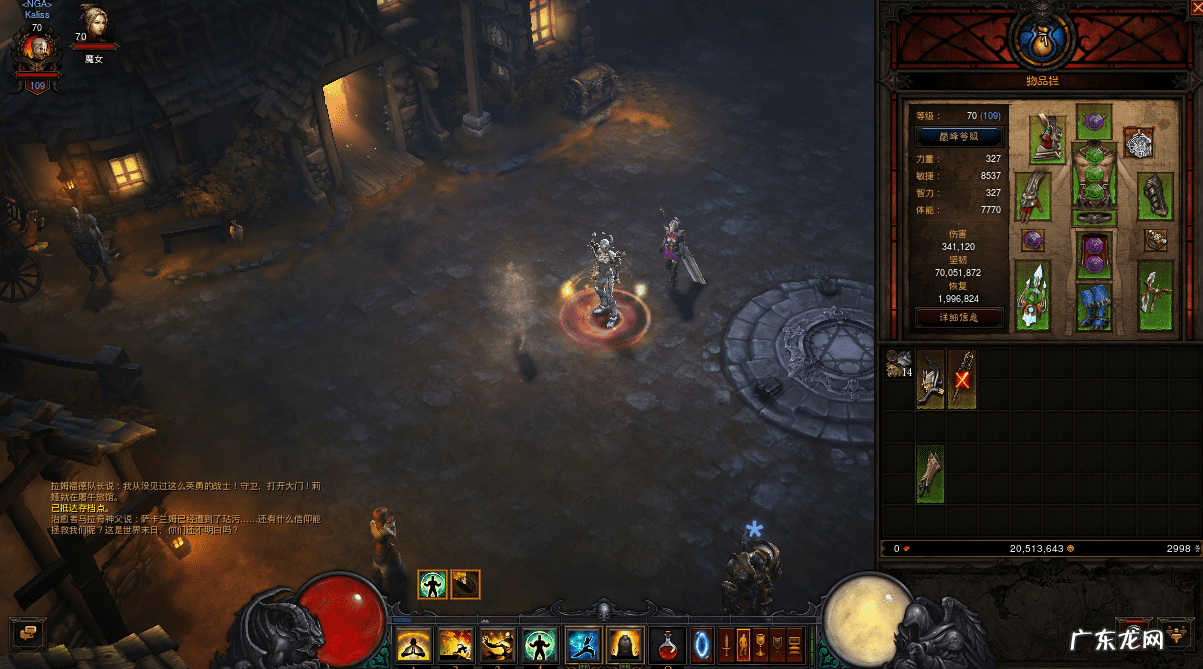Click the equipped belt slot
Image resolution: width=1203 pixels, height=669 pixels.
1094,217
